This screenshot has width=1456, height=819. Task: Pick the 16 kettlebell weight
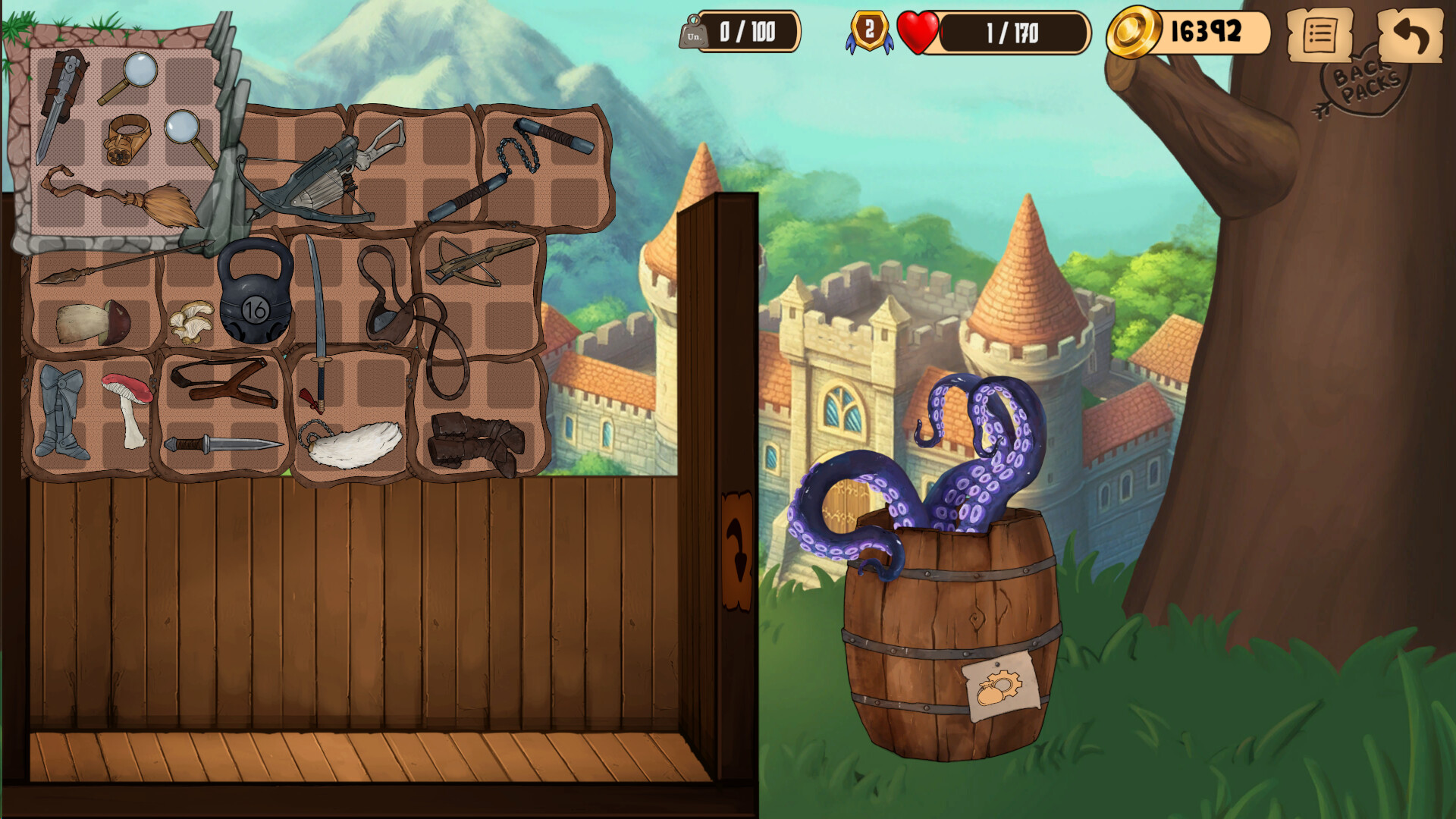pos(256,292)
